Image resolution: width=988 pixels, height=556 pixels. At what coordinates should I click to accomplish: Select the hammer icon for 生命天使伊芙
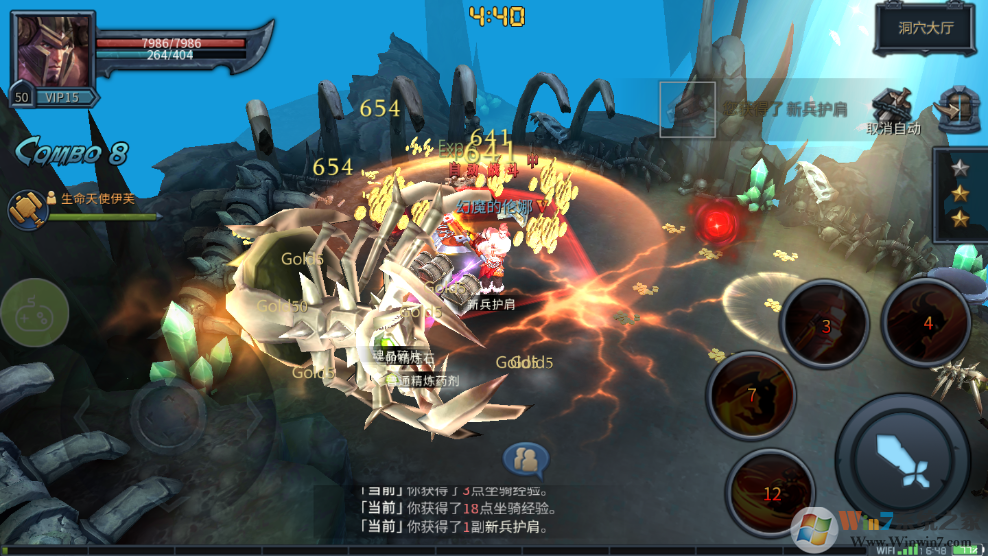[x=27, y=208]
